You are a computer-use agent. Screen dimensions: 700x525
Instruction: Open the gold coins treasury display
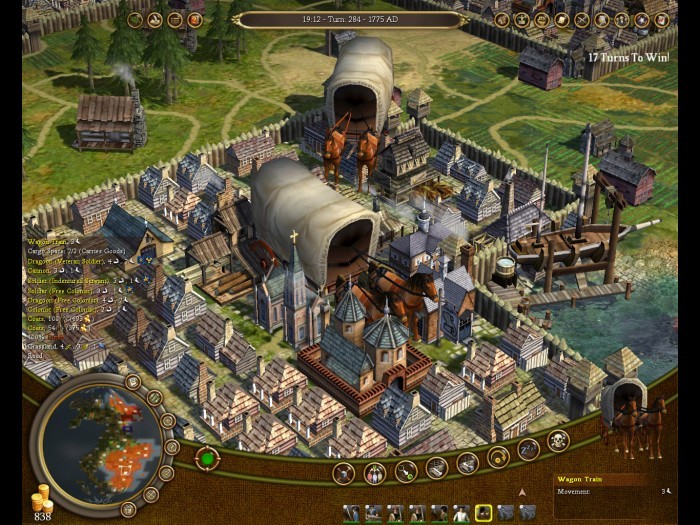pos(42,505)
